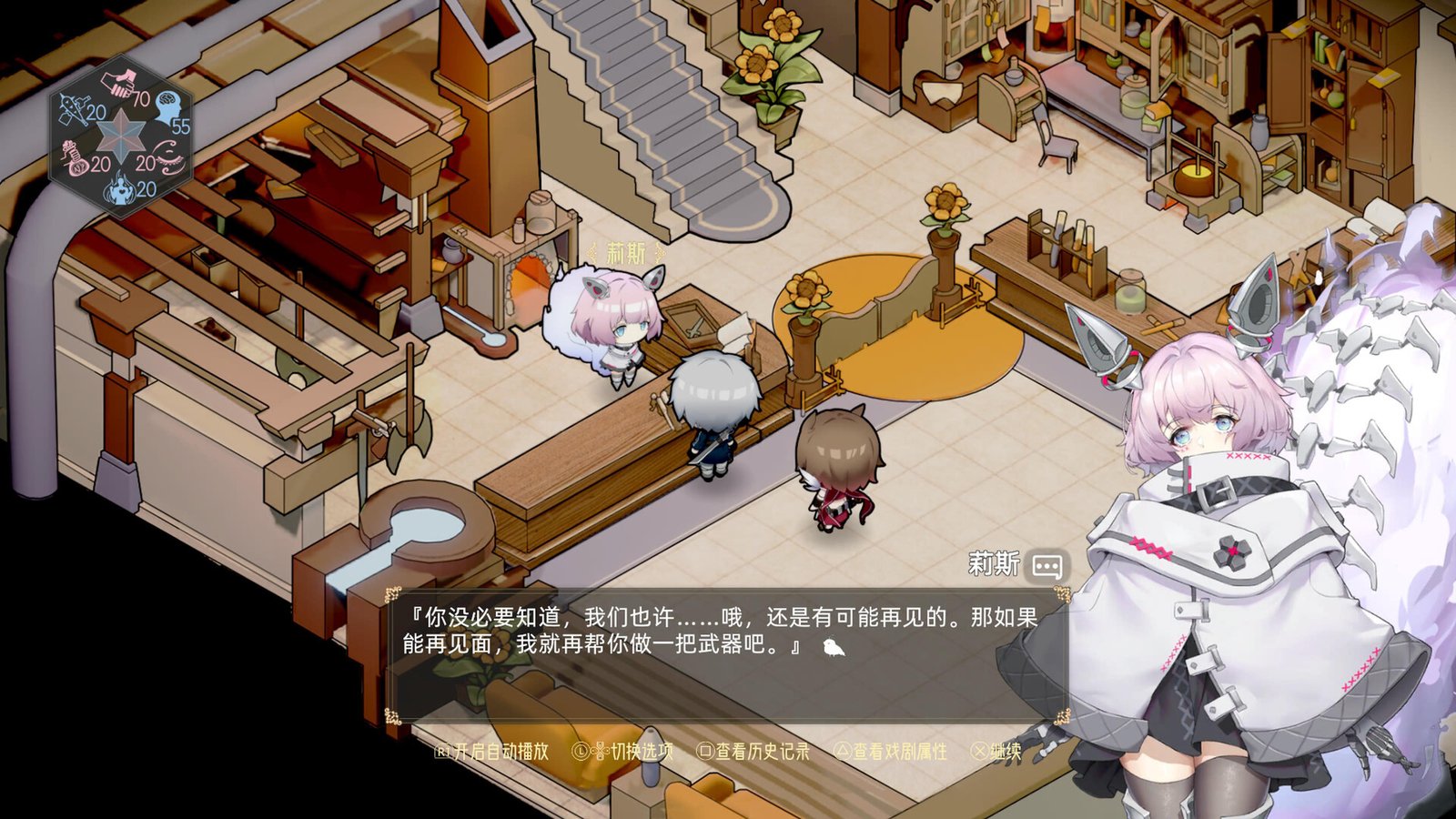
Task: Click the brain stat icon showing 55
Action: 167,107
